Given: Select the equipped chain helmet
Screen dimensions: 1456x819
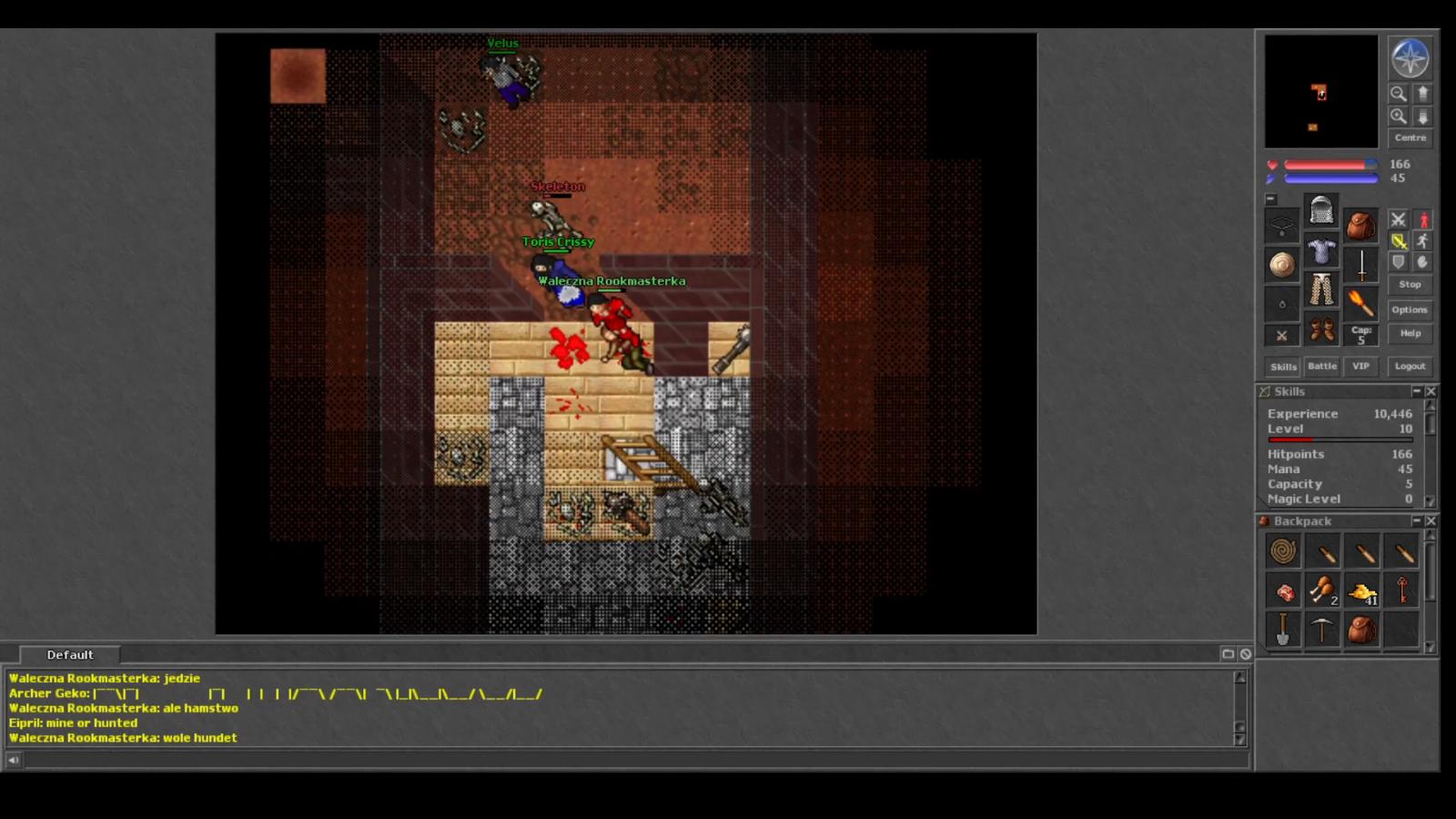Looking at the screenshot, I should pyautogui.click(x=1321, y=211).
